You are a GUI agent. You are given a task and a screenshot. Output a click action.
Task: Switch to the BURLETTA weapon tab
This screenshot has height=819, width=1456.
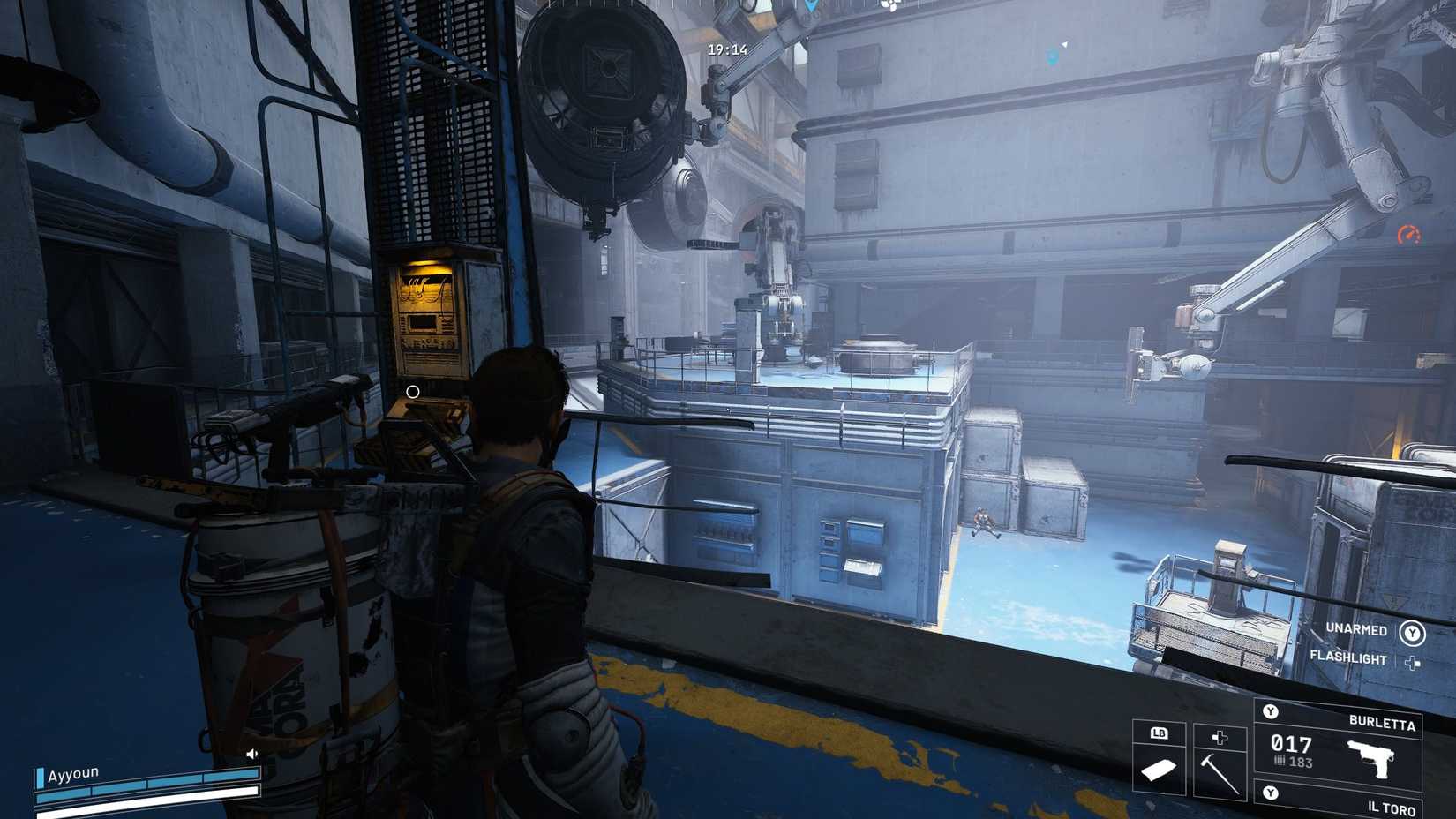pyautogui.click(x=1383, y=723)
